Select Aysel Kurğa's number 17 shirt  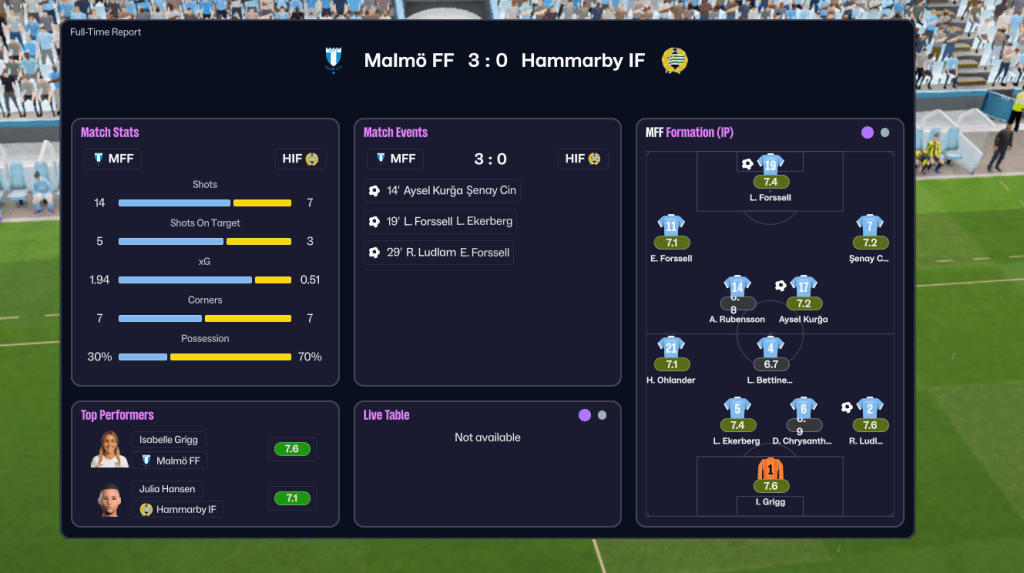(803, 287)
